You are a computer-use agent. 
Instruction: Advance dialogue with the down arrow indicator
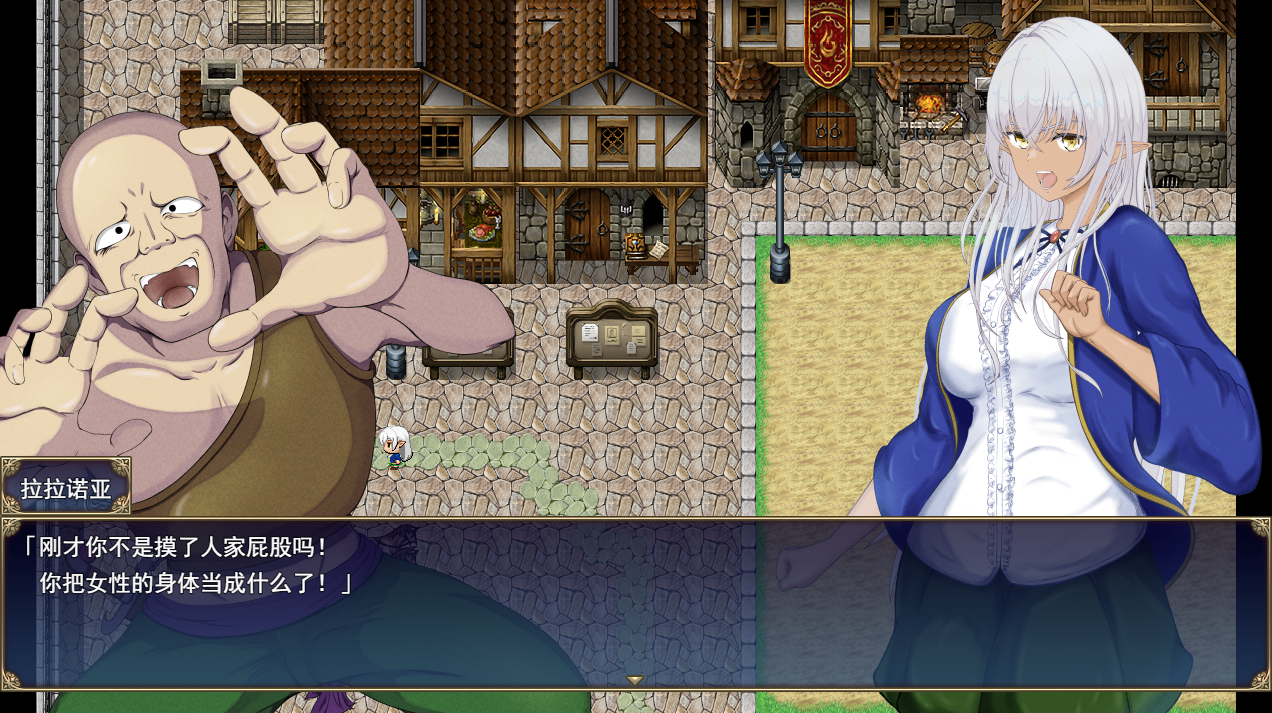pyautogui.click(x=635, y=680)
